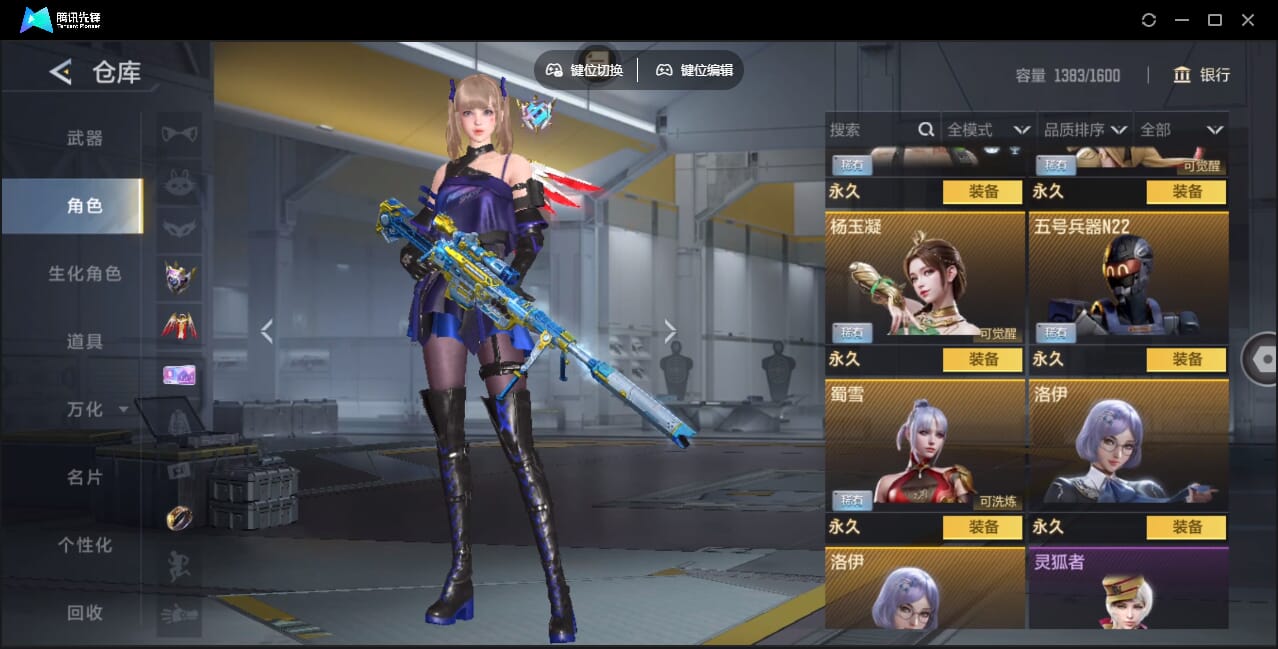Expand the 万化 category
This screenshot has height=649, width=1278.
pyautogui.click(x=96, y=409)
